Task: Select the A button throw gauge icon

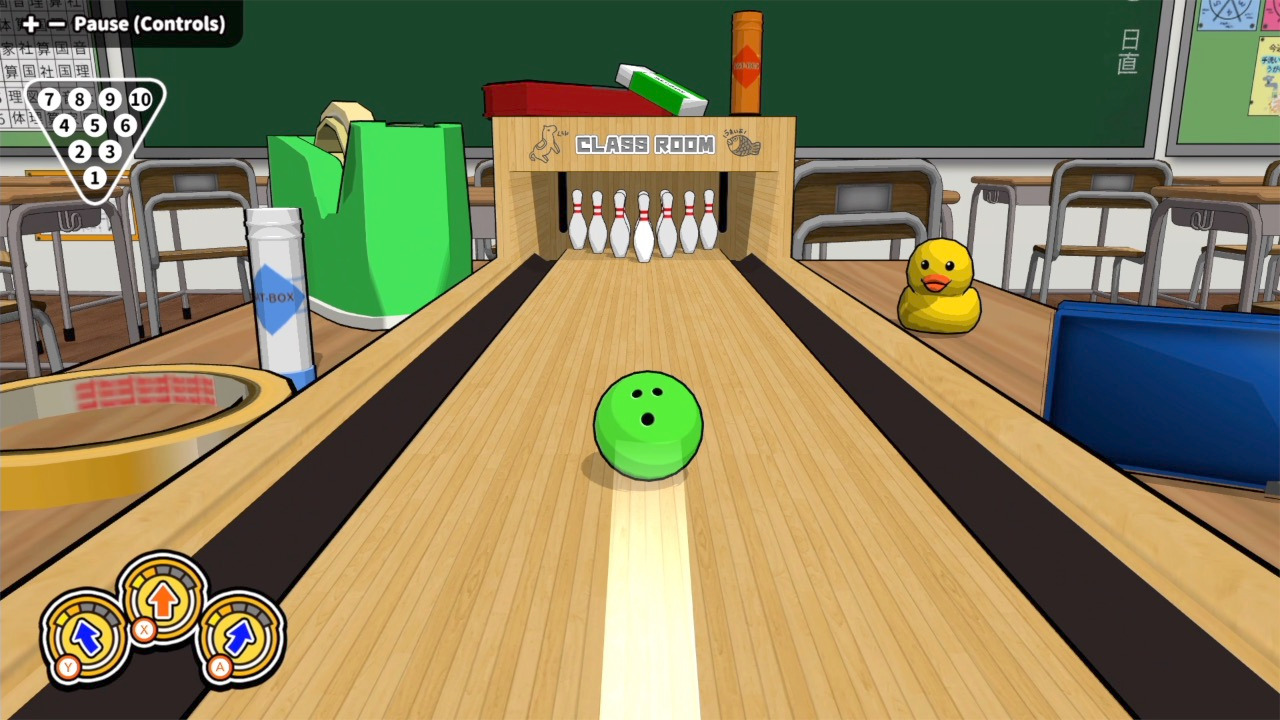Action: click(240, 640)
